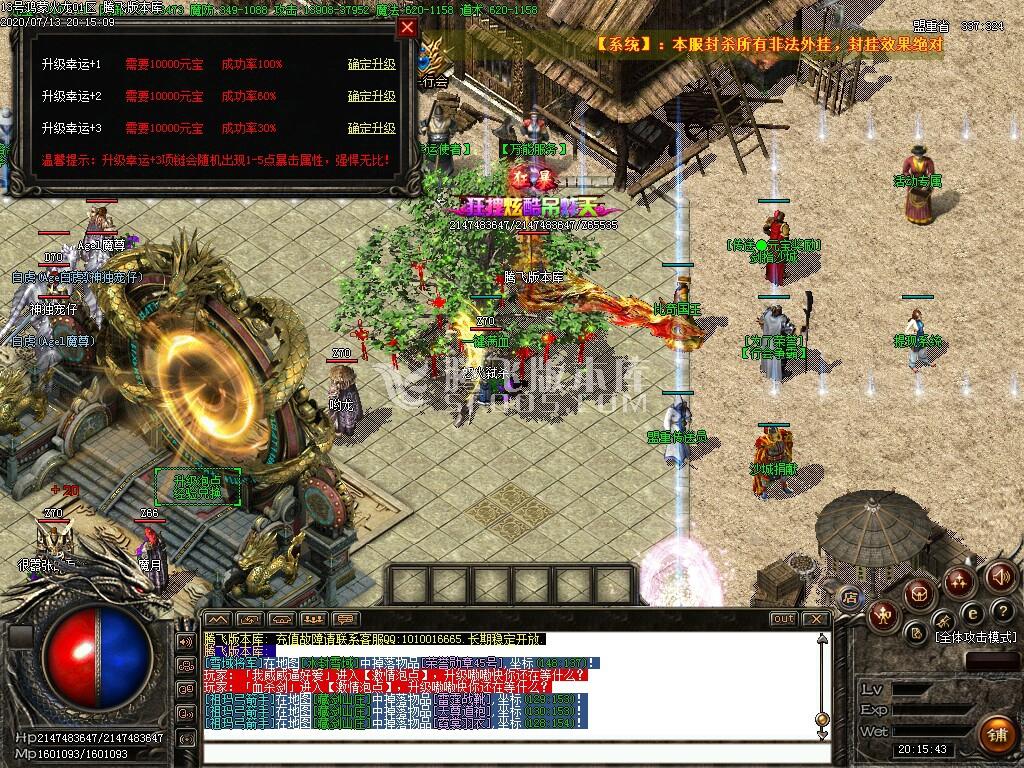Open the shop via round 店 icon
This screenshot has height=768, width=1024.
850,598
